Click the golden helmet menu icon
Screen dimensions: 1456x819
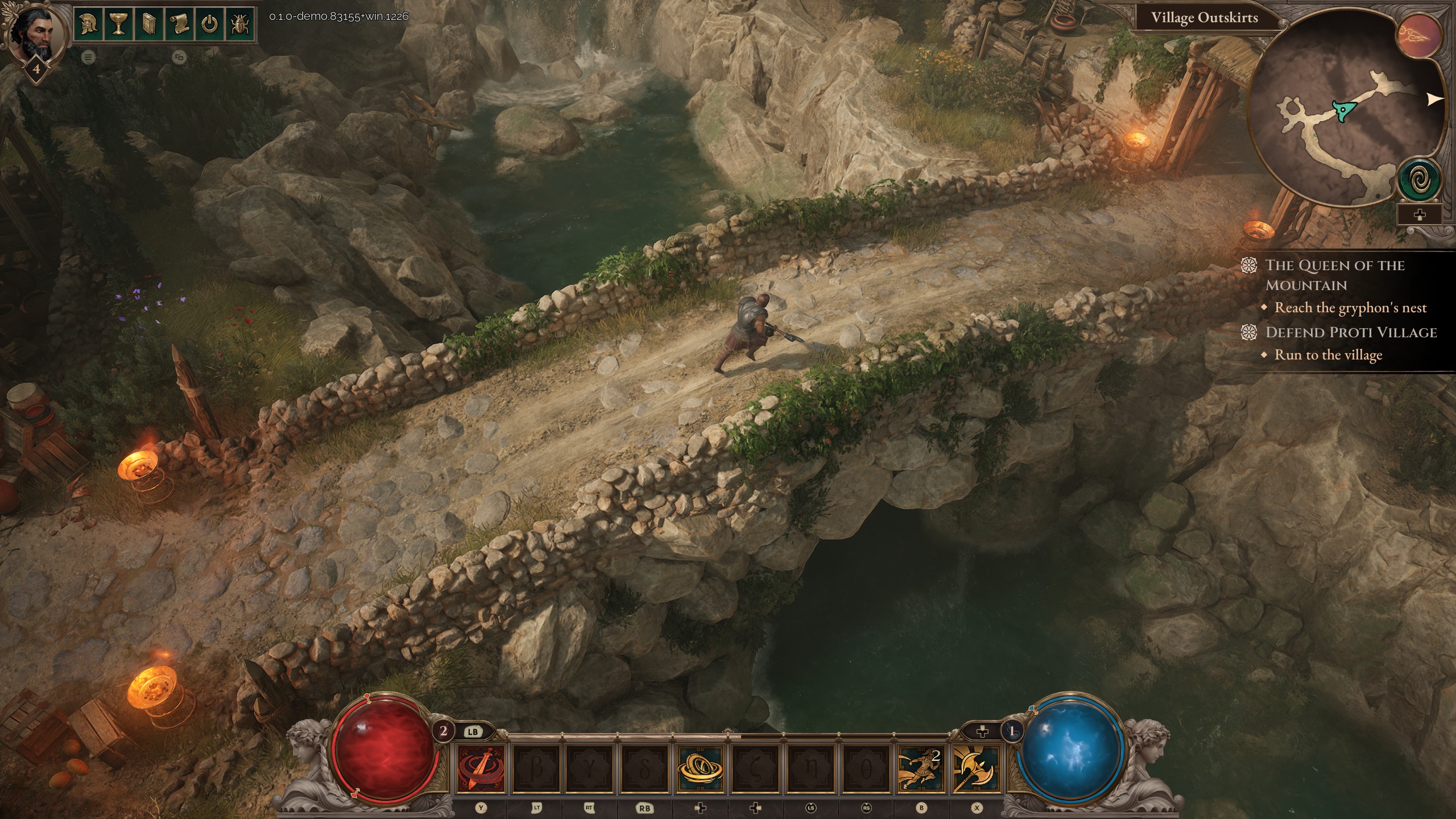[x=88, y=25]
